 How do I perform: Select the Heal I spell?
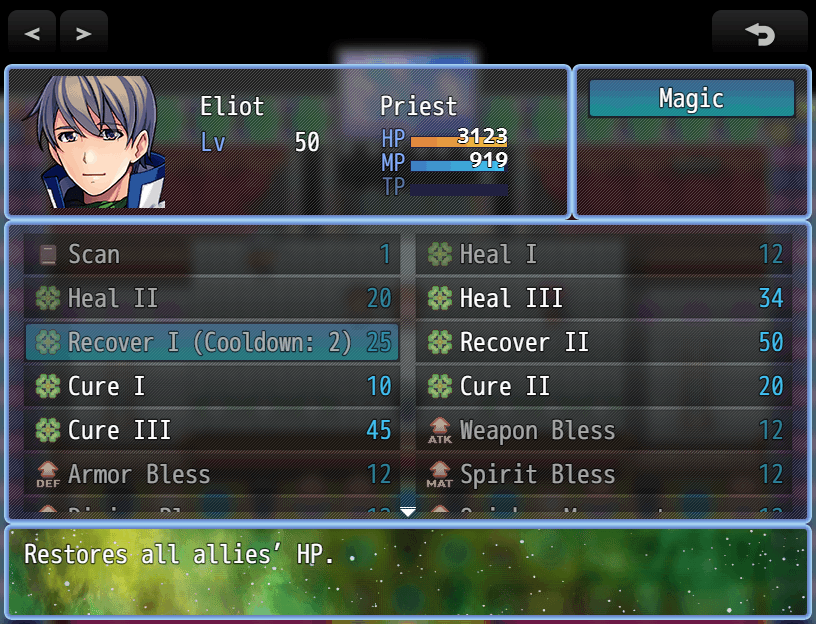tap(604, 255)
